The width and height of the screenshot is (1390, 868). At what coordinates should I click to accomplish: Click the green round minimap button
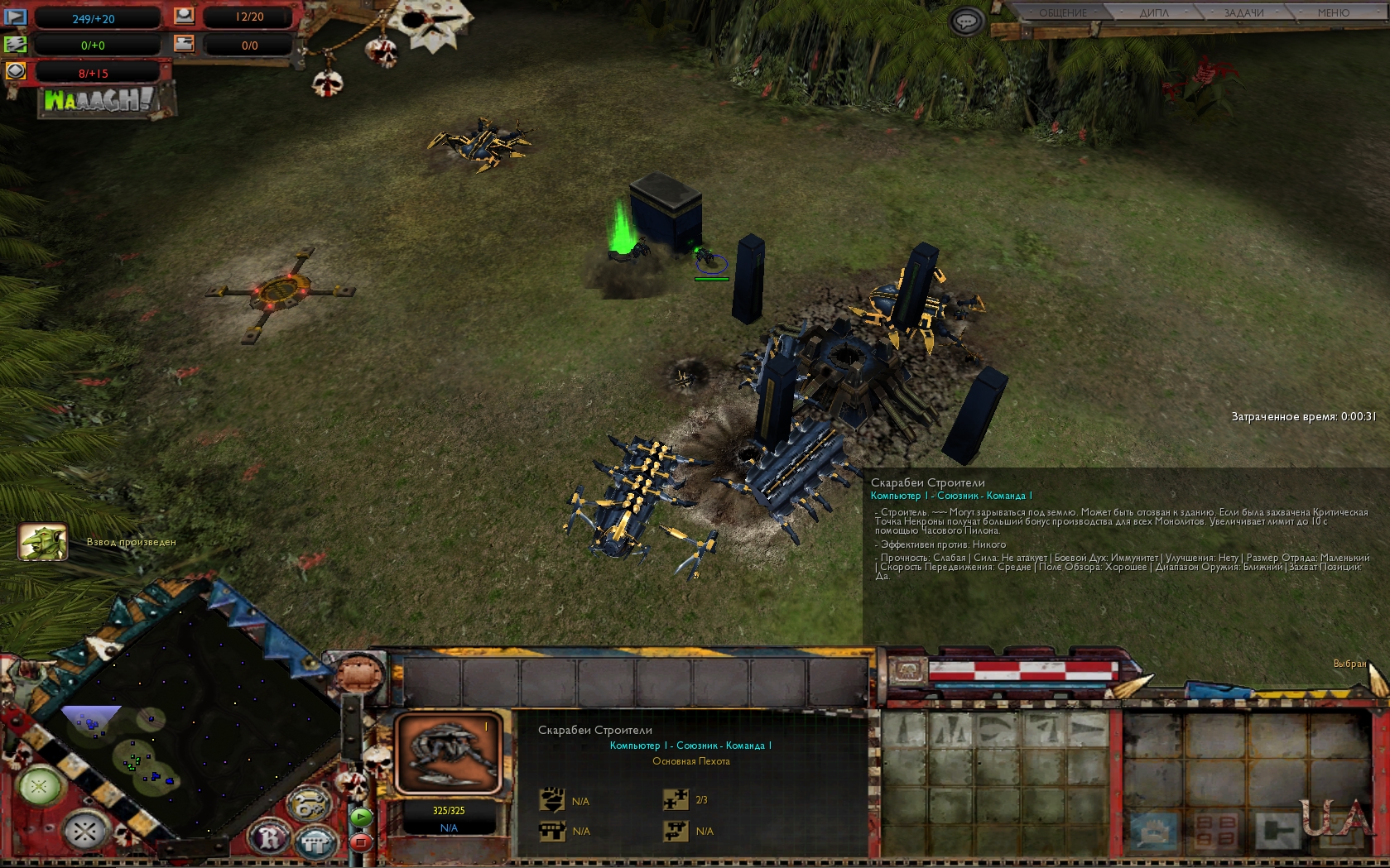coord(39,786)
